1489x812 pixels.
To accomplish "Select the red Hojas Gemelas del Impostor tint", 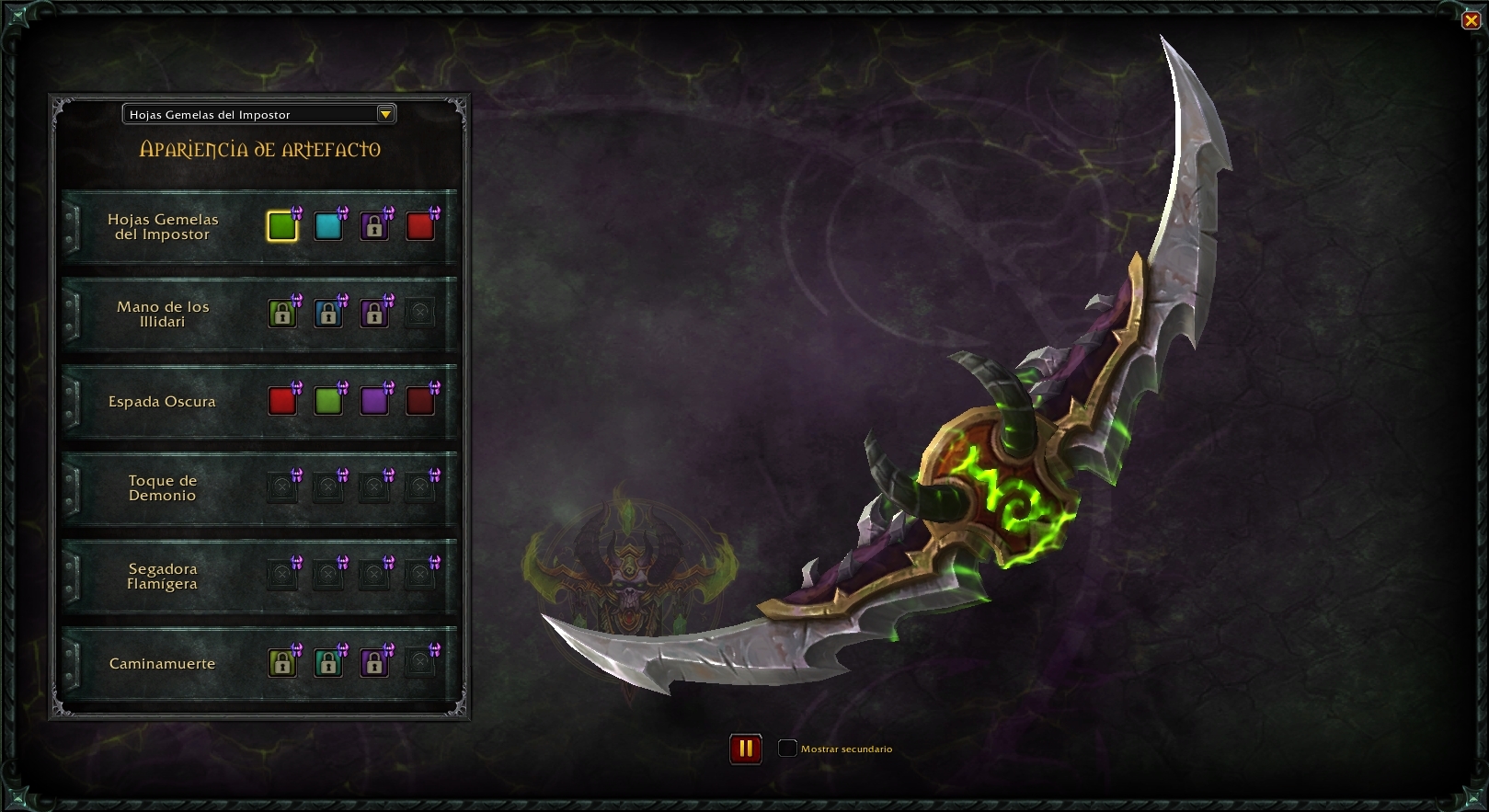I will click(x=420, y=225).
